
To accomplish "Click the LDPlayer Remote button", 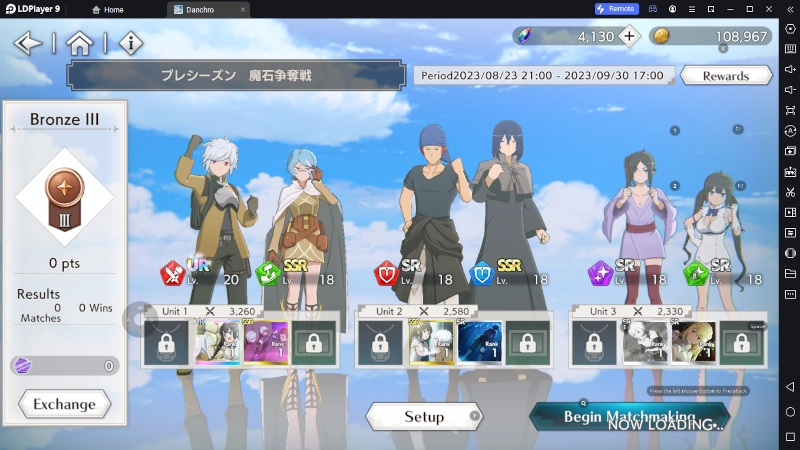I will click(616, 9).
